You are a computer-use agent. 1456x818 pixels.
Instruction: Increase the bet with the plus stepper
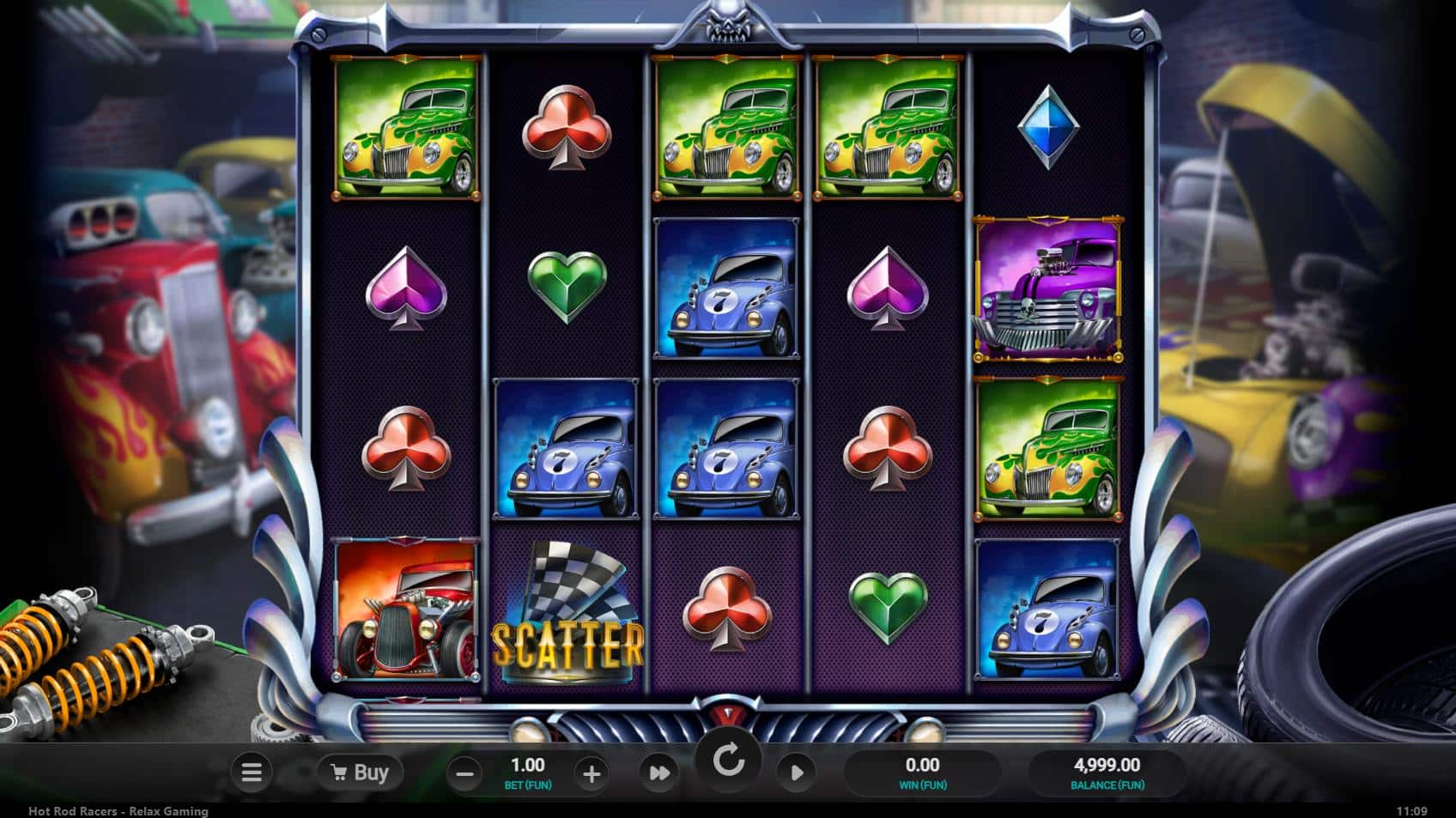[x=591, y=772]
